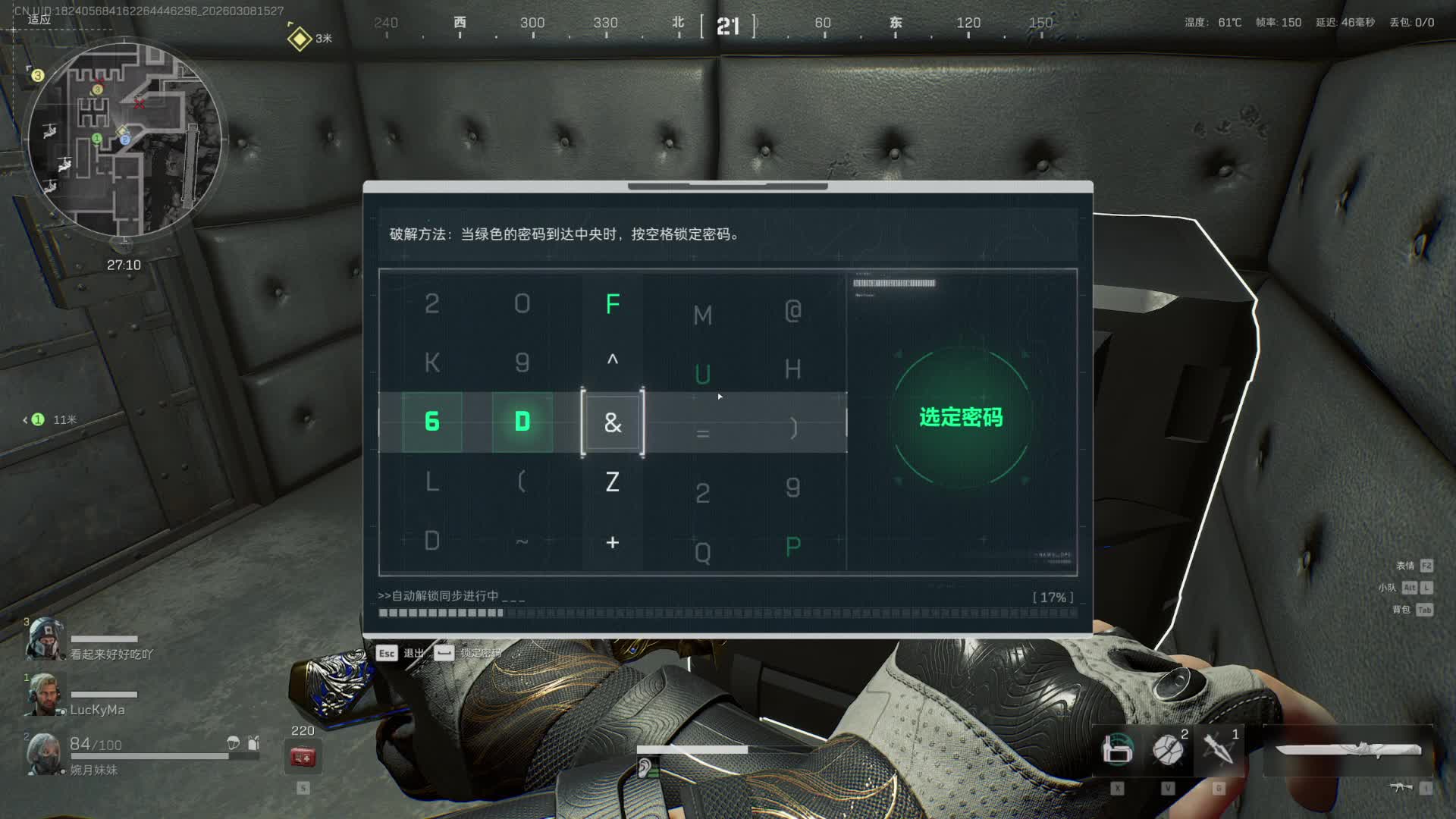Select the combat knife weapon slot
This screenshot has height=819, width=1456.
[1348, 750]
